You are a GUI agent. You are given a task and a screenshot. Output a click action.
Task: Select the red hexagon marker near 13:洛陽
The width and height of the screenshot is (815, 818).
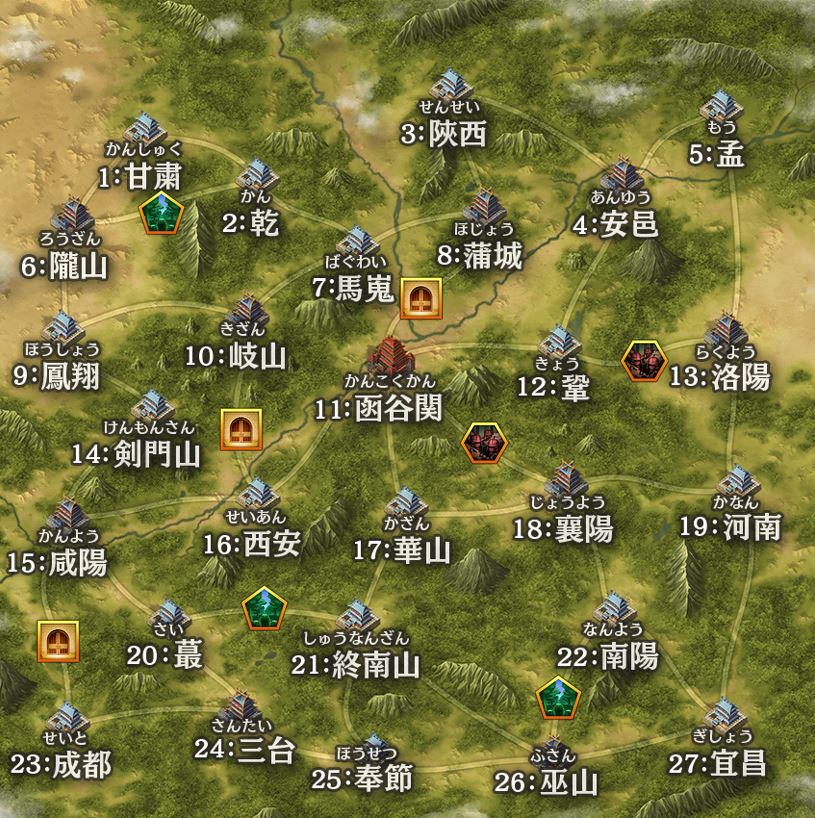tap(644, 361)
